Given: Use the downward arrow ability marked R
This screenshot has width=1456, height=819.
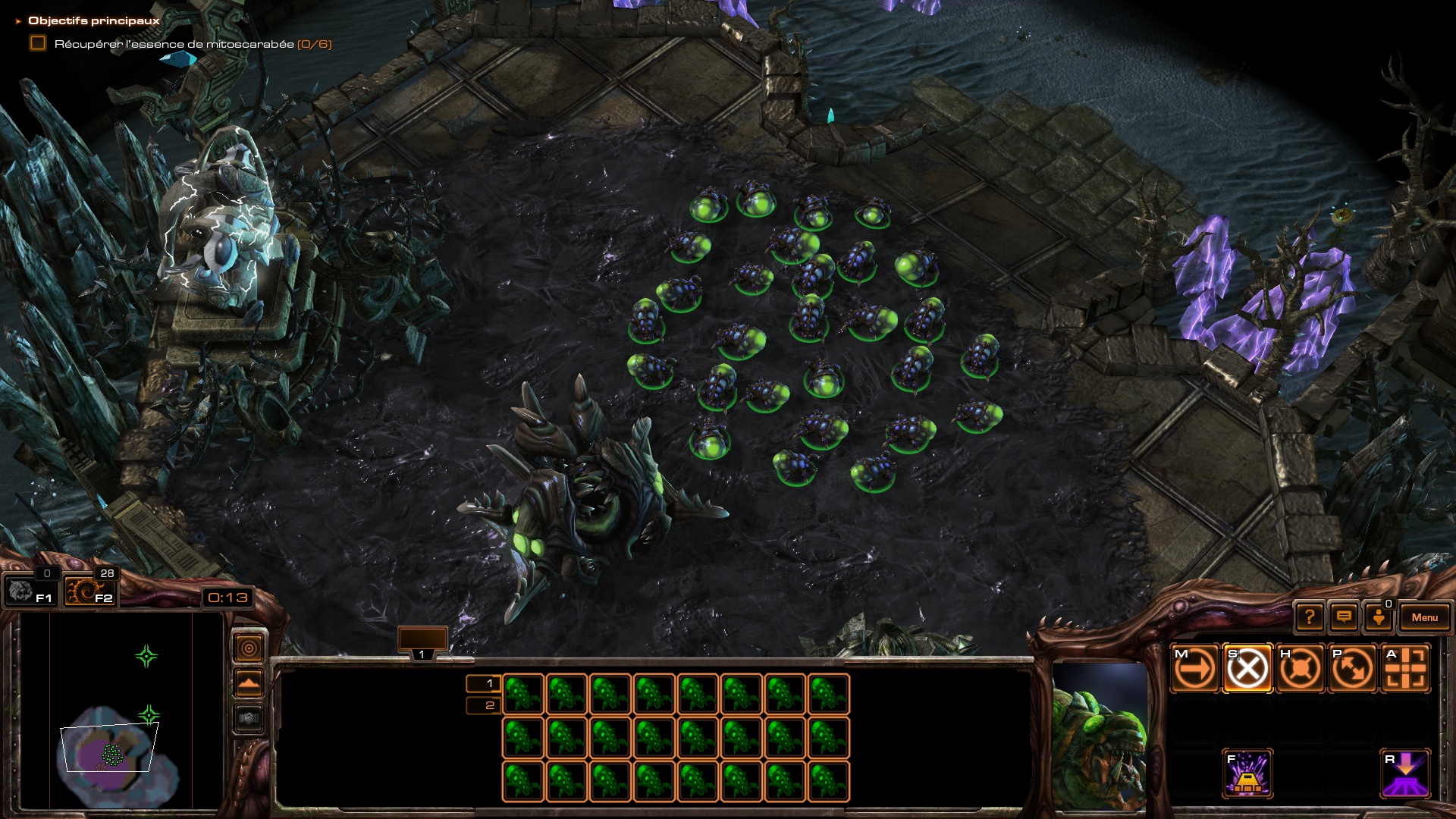Looking at the screenshot, I should click(1406, 773).
